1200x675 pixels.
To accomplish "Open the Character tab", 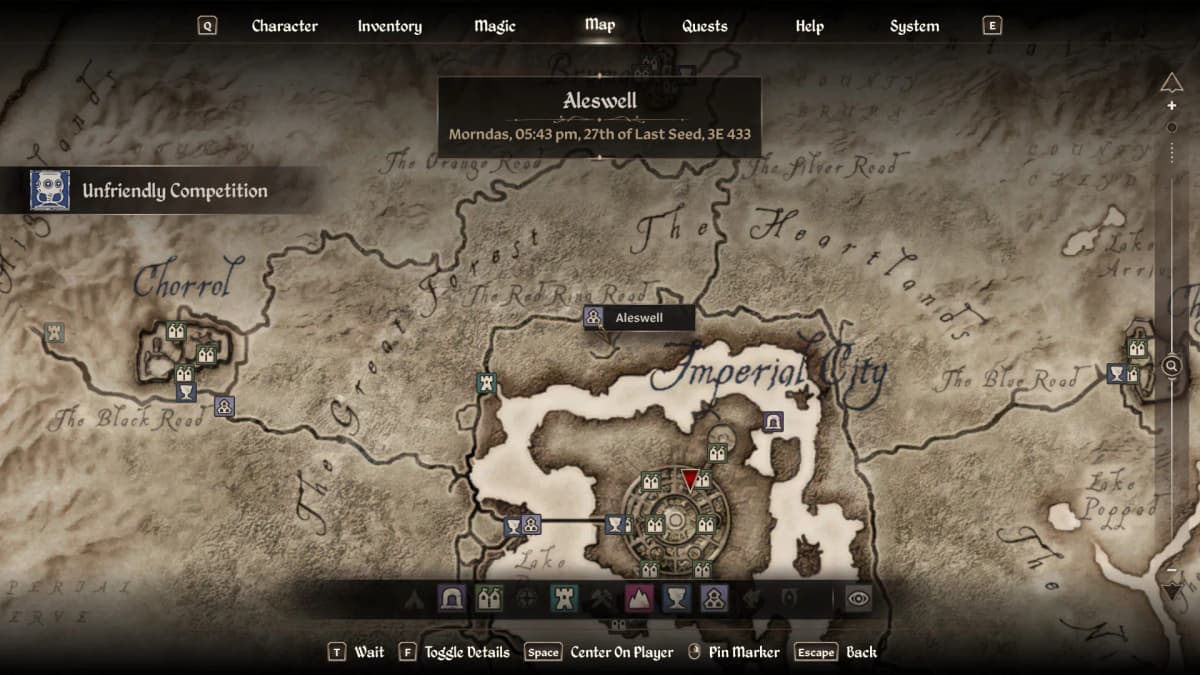I will click(284, 26).
